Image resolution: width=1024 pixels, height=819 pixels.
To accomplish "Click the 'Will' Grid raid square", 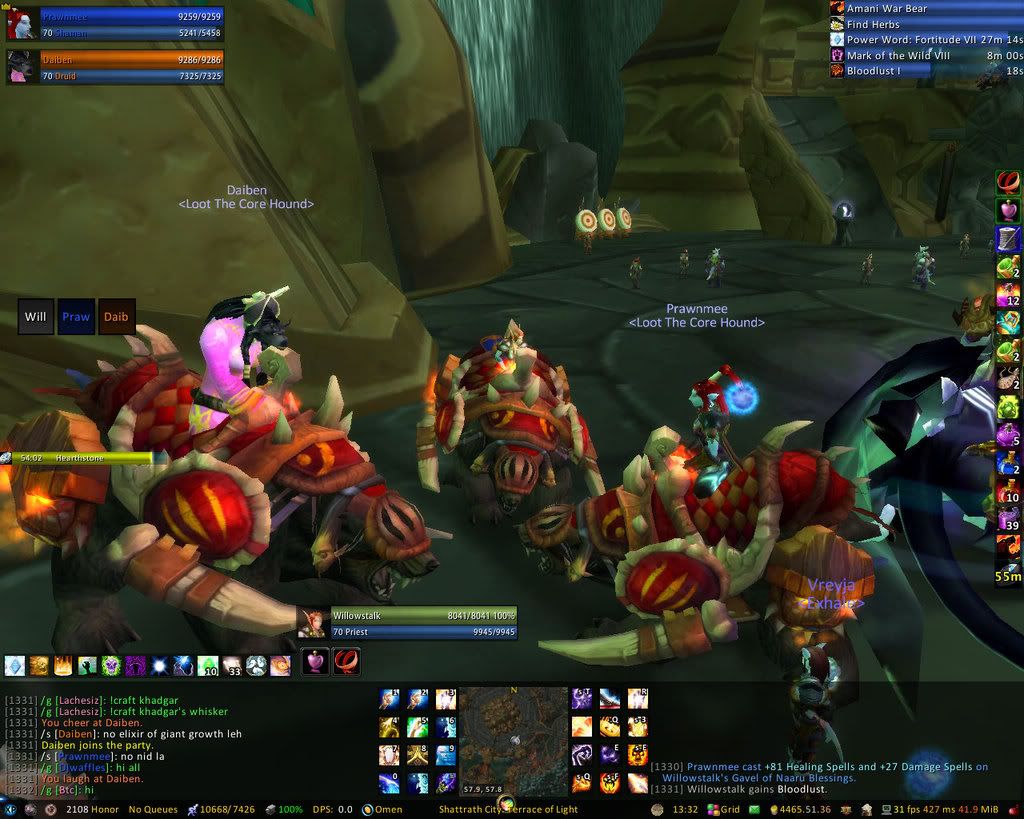I will click(36, 317).
